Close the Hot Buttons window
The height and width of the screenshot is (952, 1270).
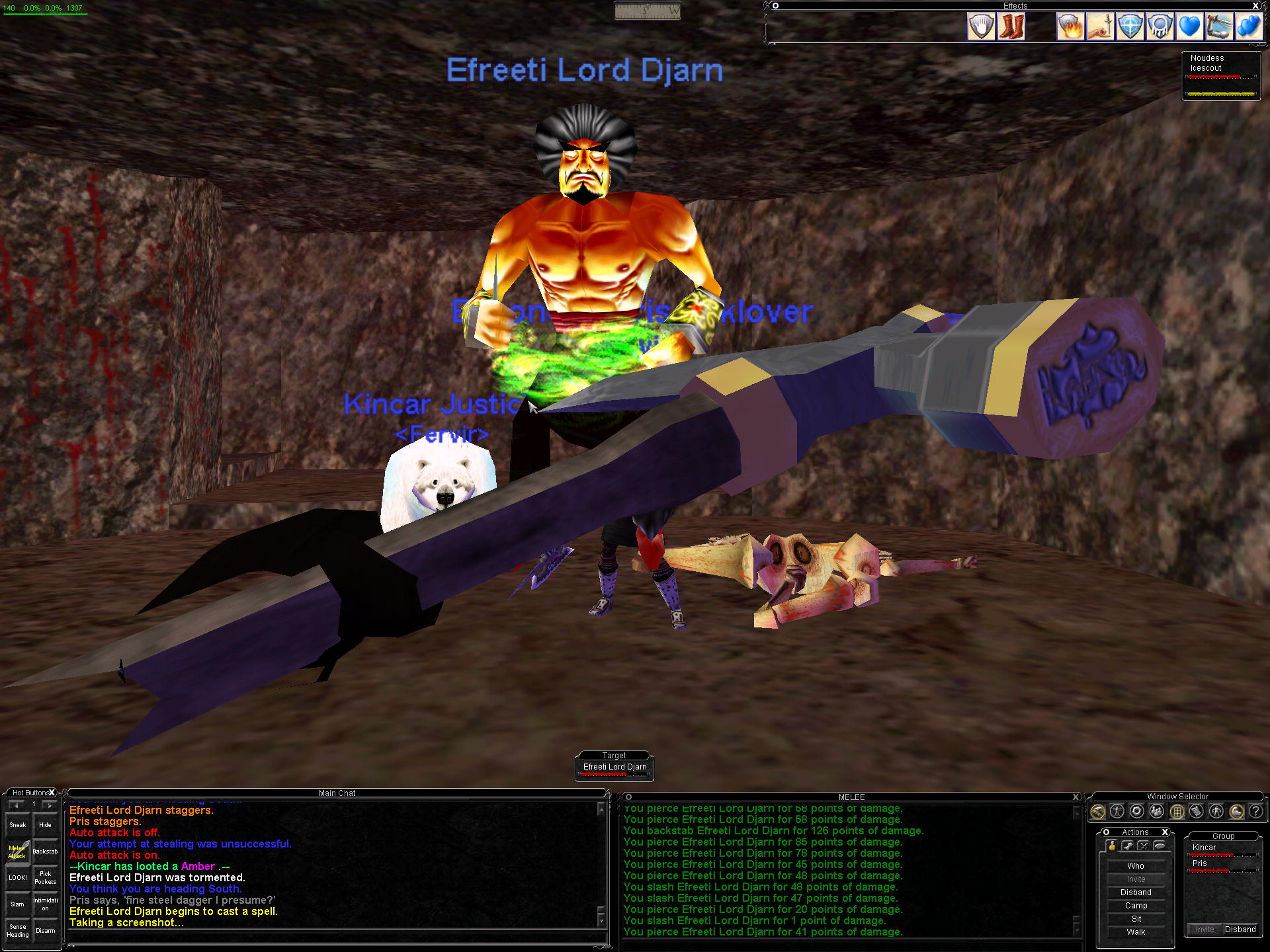[52, 793]
